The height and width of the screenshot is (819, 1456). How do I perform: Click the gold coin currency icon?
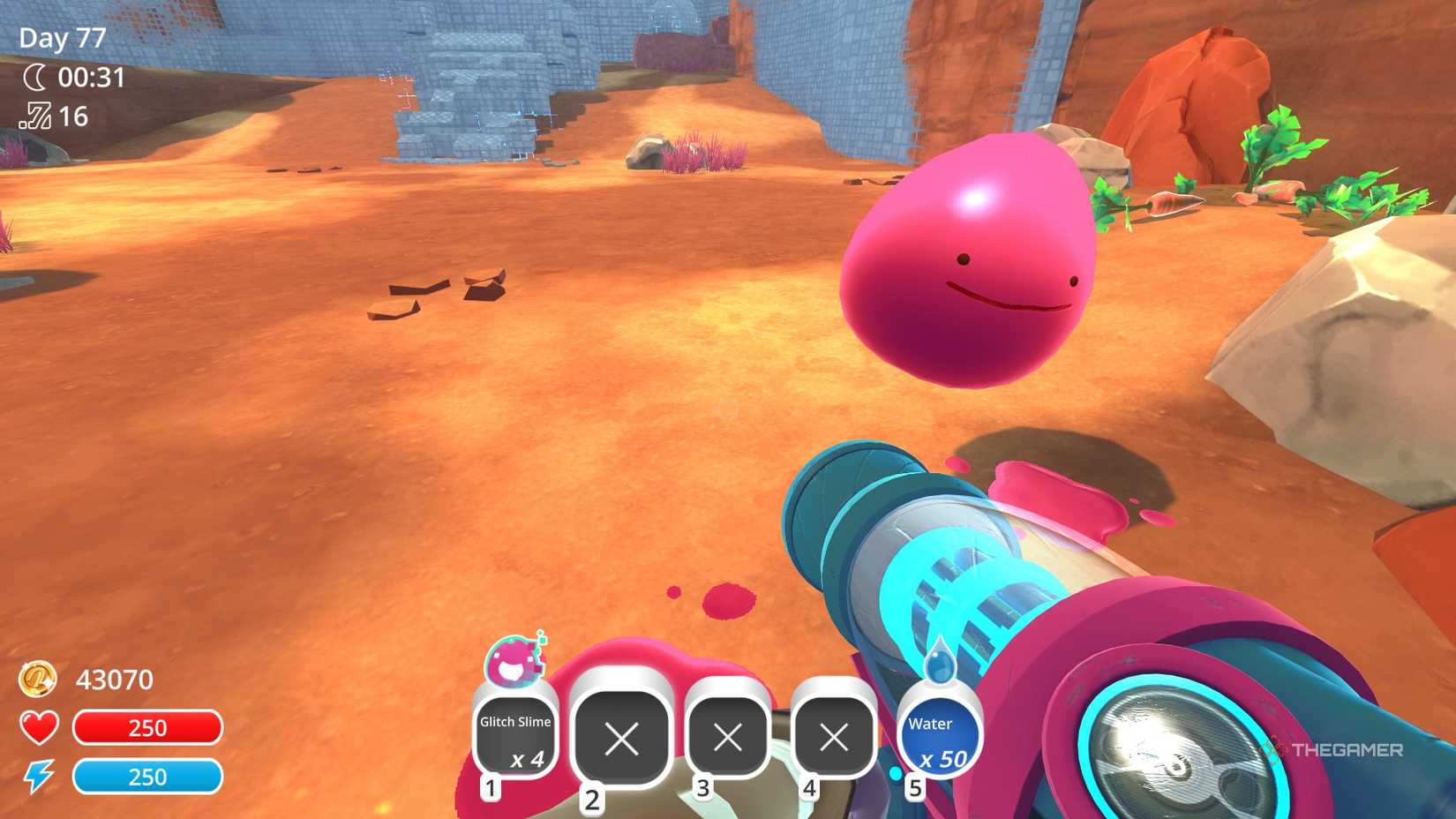point(38,680)
